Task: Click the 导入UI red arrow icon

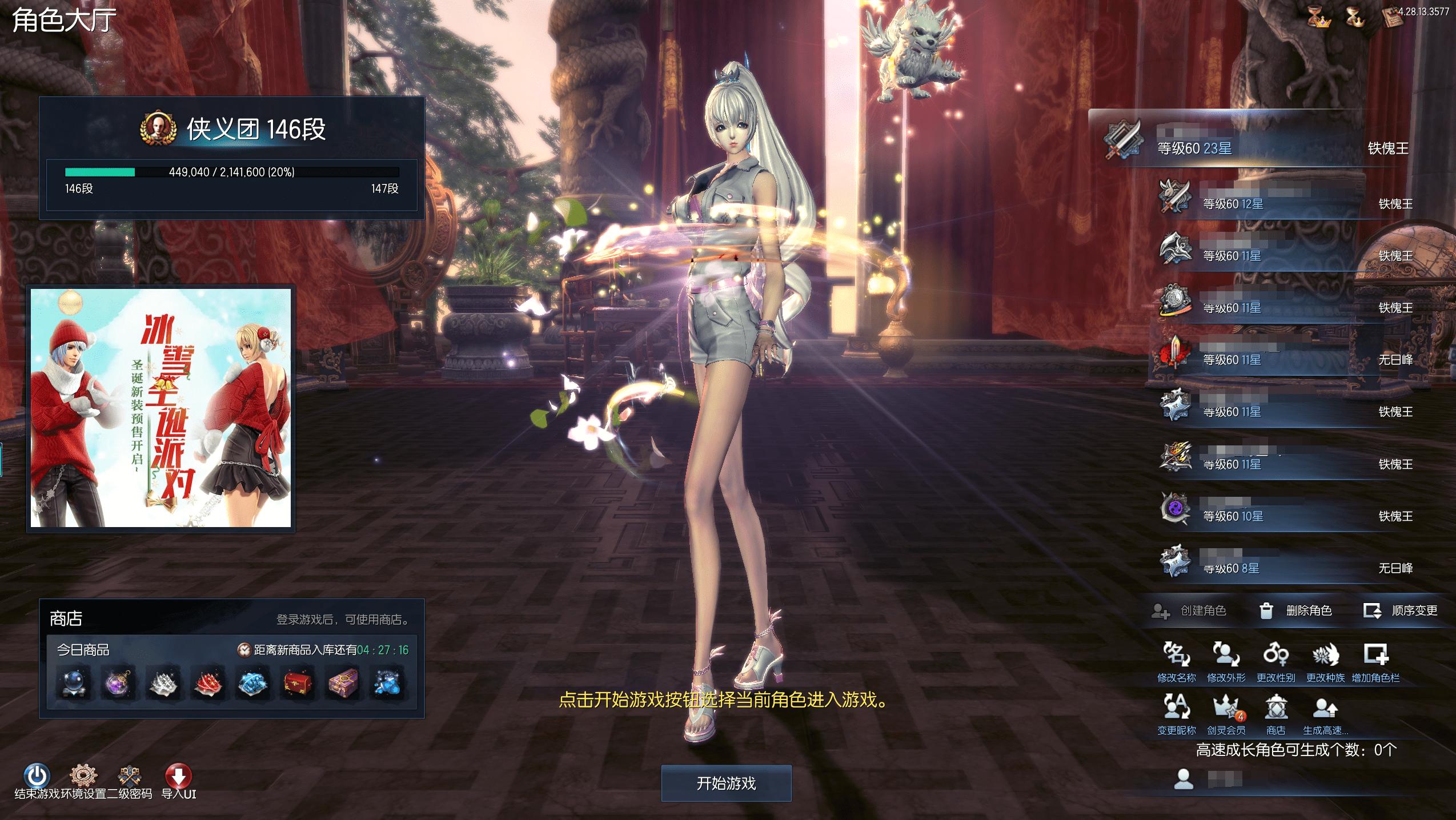Action: [x=178, y=777]
